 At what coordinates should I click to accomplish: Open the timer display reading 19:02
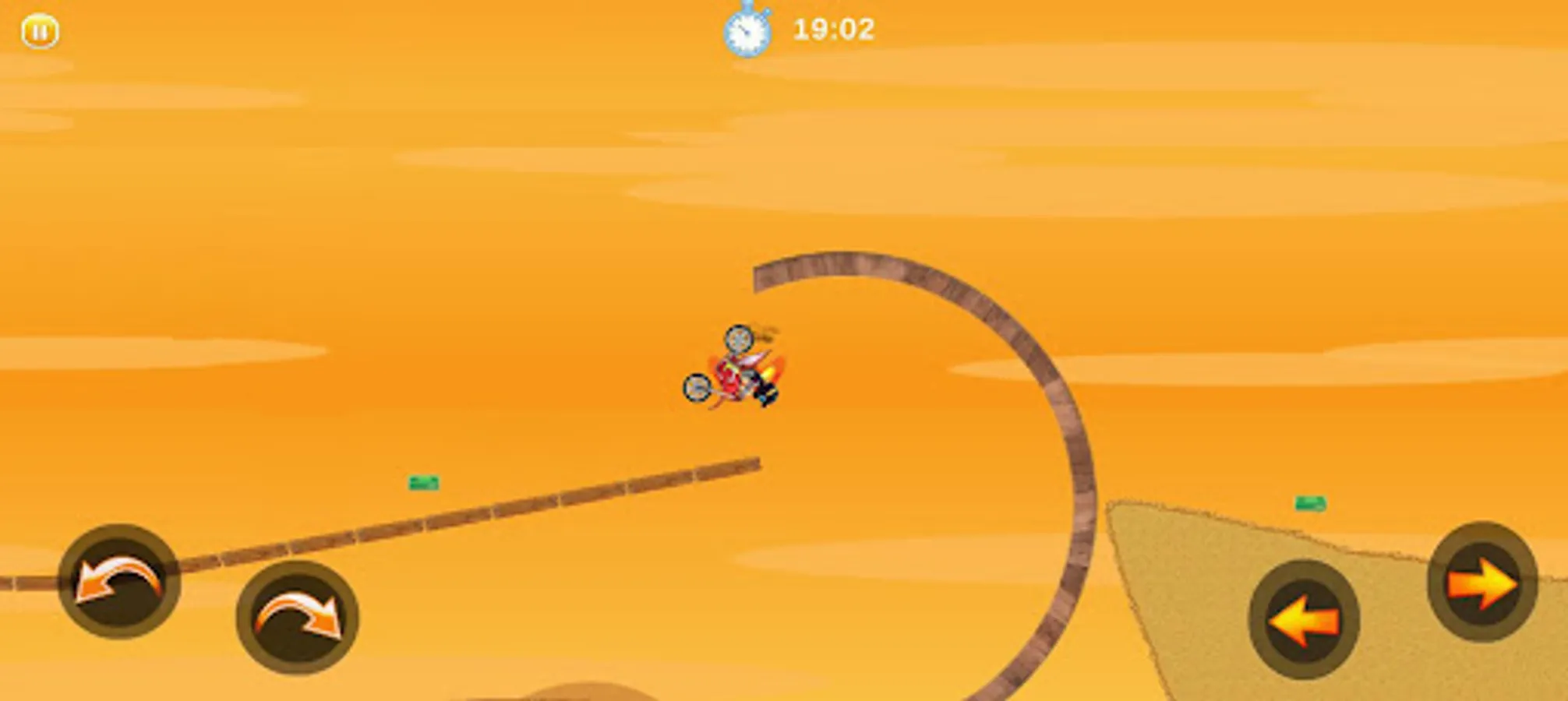tap(834, 31)
